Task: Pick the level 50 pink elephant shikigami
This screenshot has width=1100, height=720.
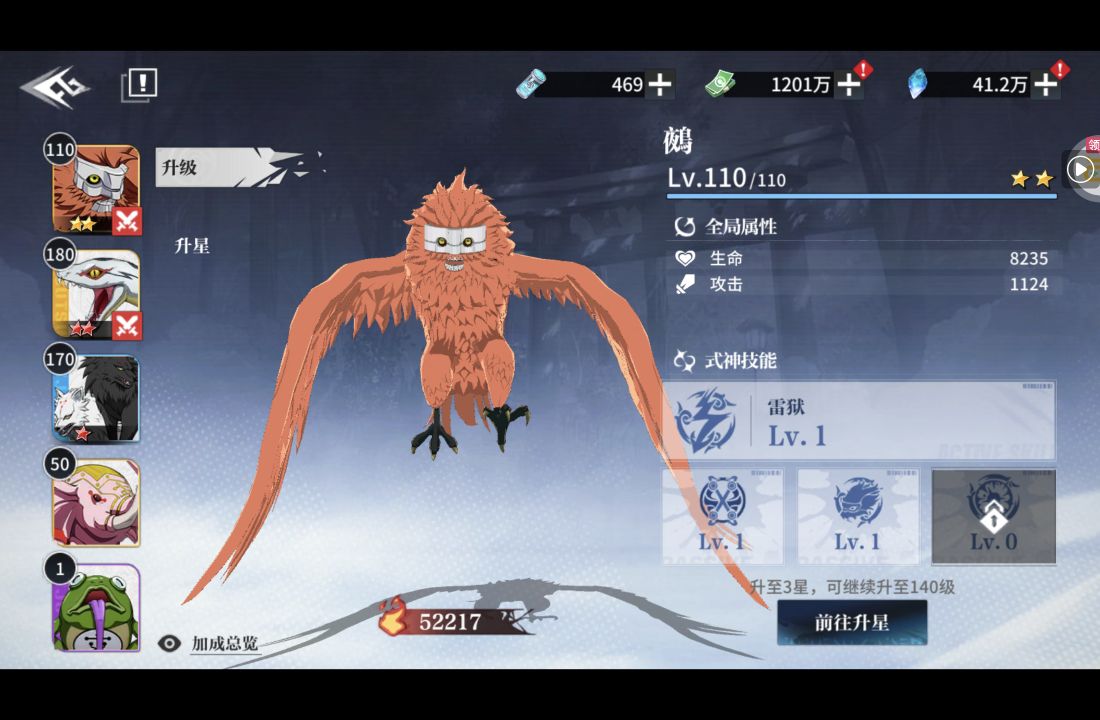Action: pyautogui.click(x=96, y=502)
